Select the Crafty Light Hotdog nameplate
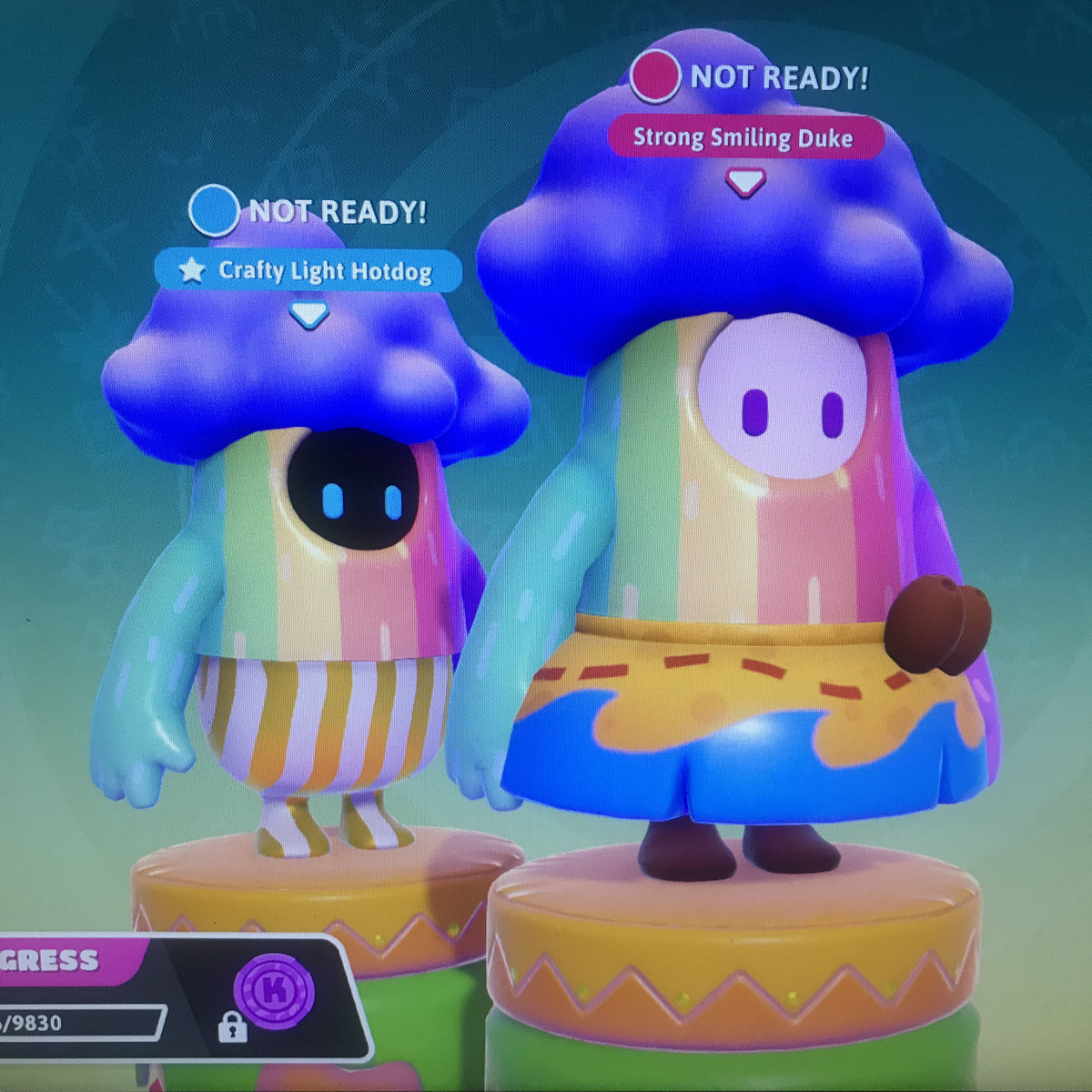This screenshot has height=1092, width=1092. pos(308,271)
